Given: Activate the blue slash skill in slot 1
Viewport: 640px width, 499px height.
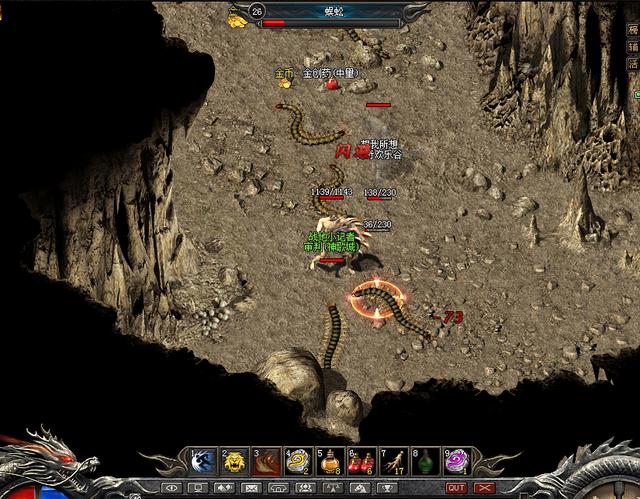Looking at the screenshot, I should (203, 461).
